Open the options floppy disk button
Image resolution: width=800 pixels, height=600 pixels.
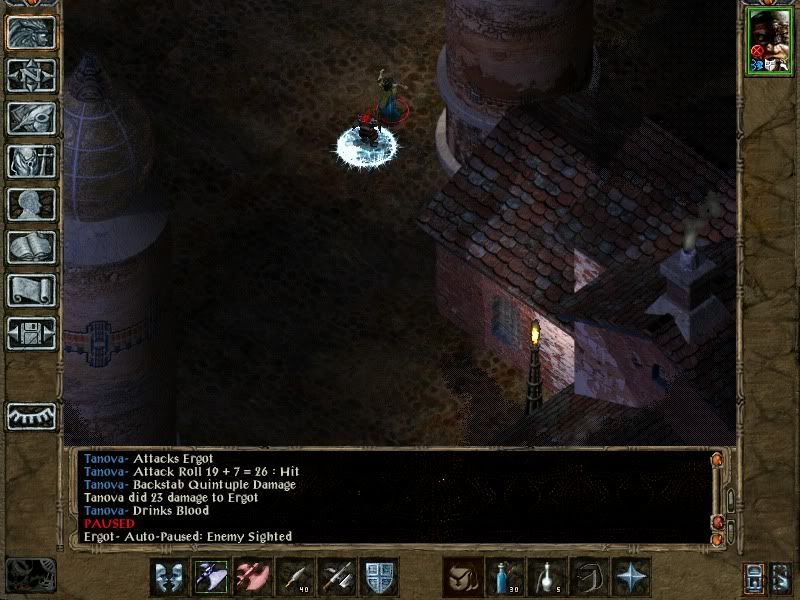32,333
